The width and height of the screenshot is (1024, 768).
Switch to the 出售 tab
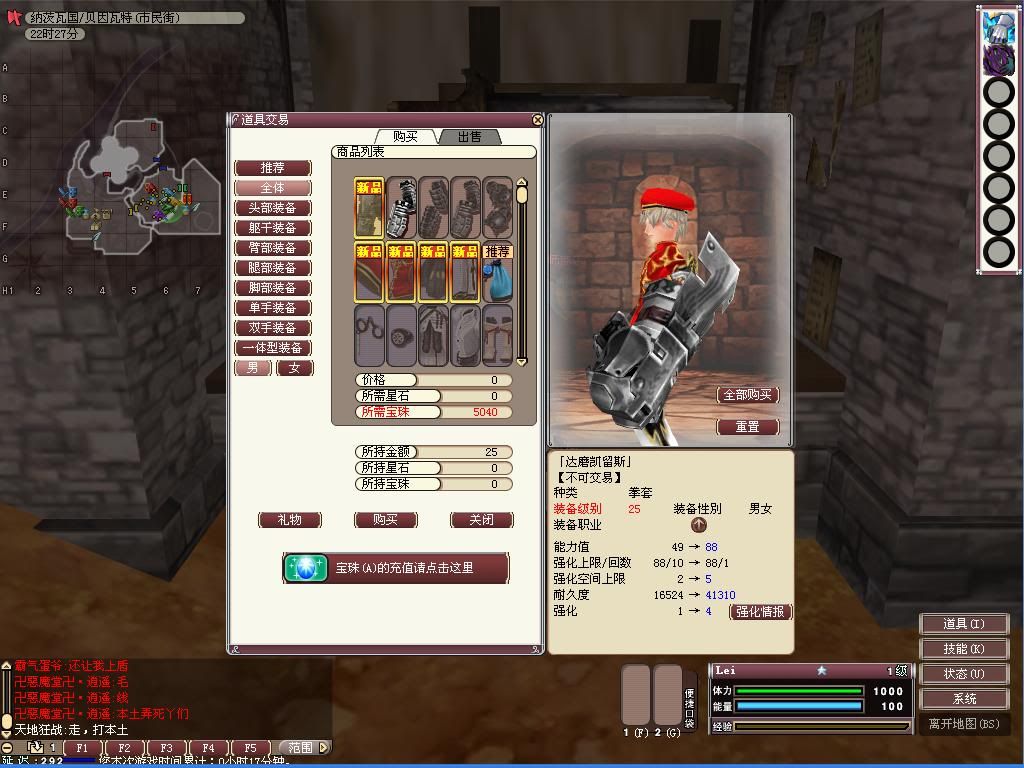[468, 136]
